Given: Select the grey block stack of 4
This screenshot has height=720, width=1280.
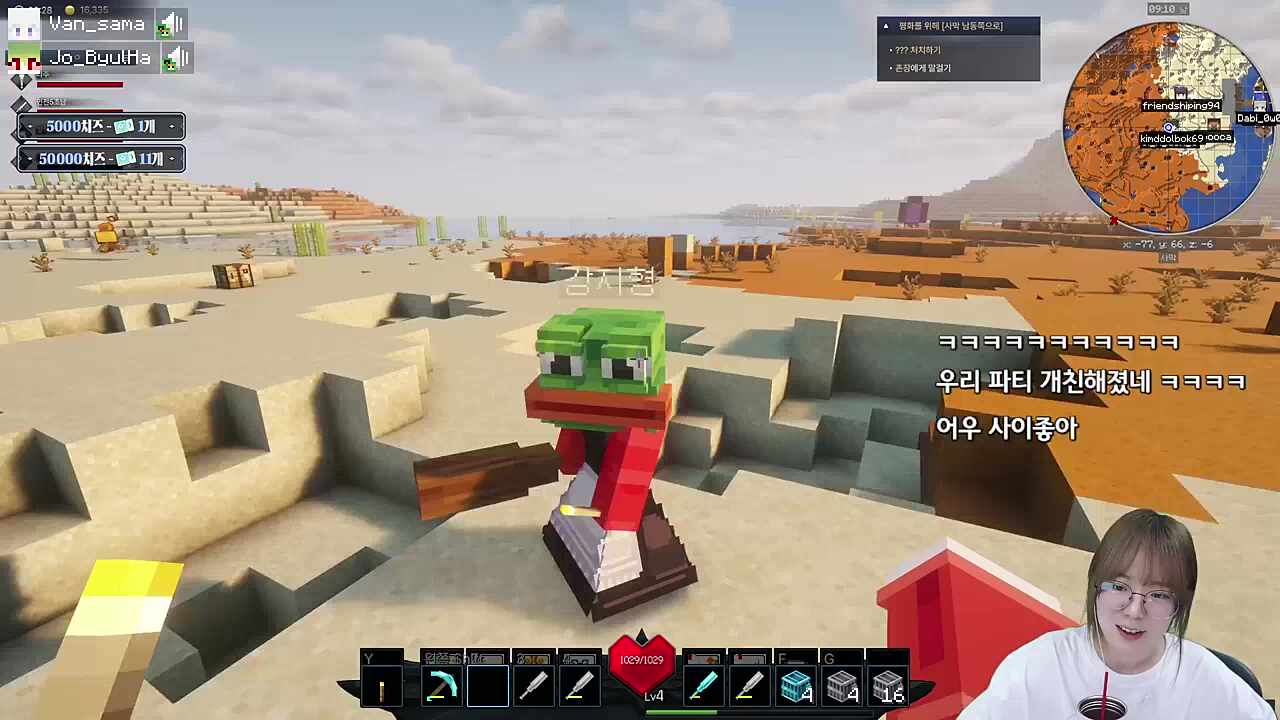Looking at the screenshot, I should pos(842,688).
